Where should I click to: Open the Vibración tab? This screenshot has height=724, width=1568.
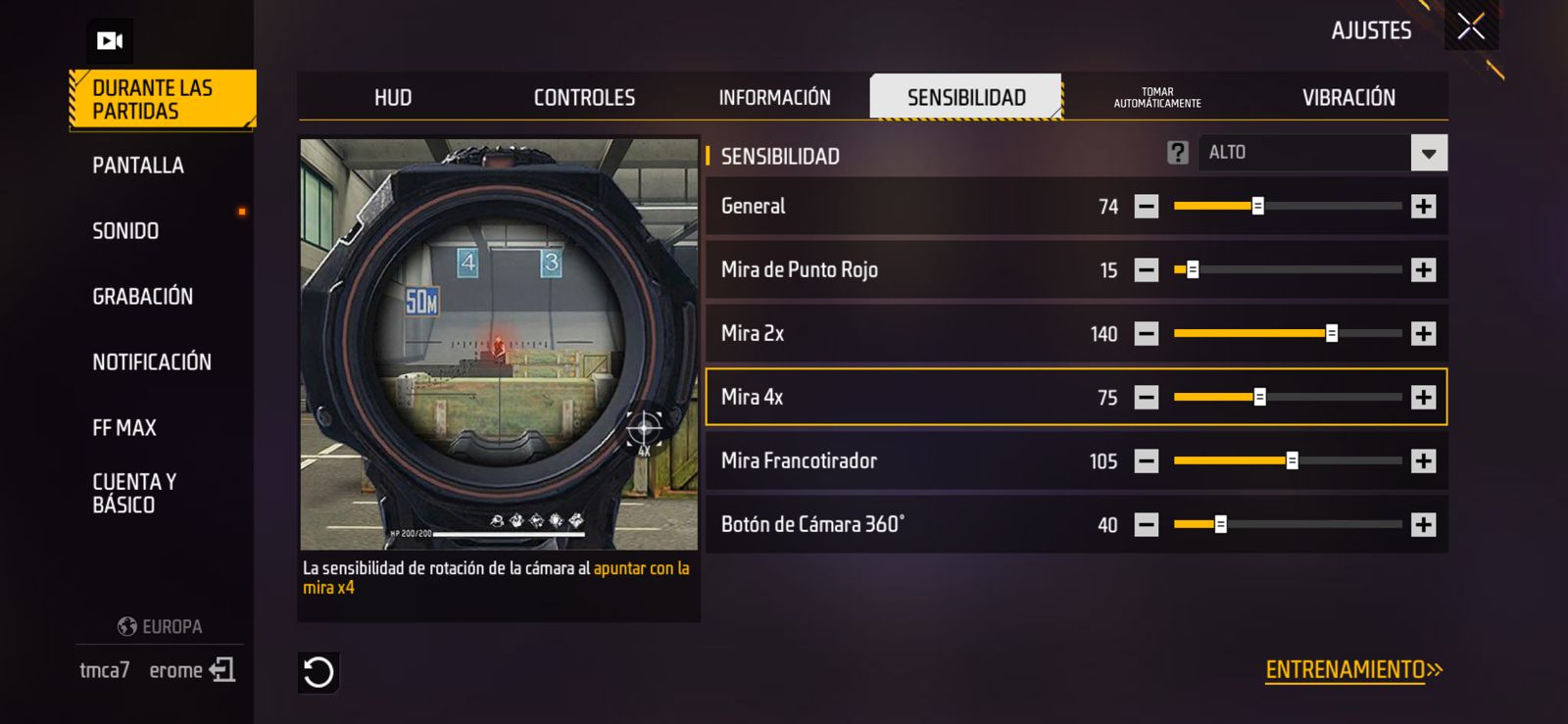pyautogui.click(x=1348, y=98)
